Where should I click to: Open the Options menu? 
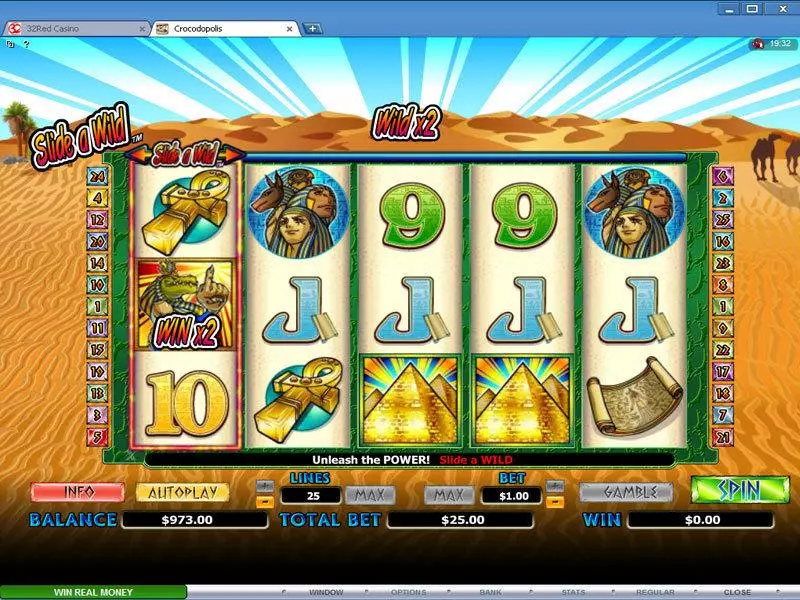click(x=408, y=592)
